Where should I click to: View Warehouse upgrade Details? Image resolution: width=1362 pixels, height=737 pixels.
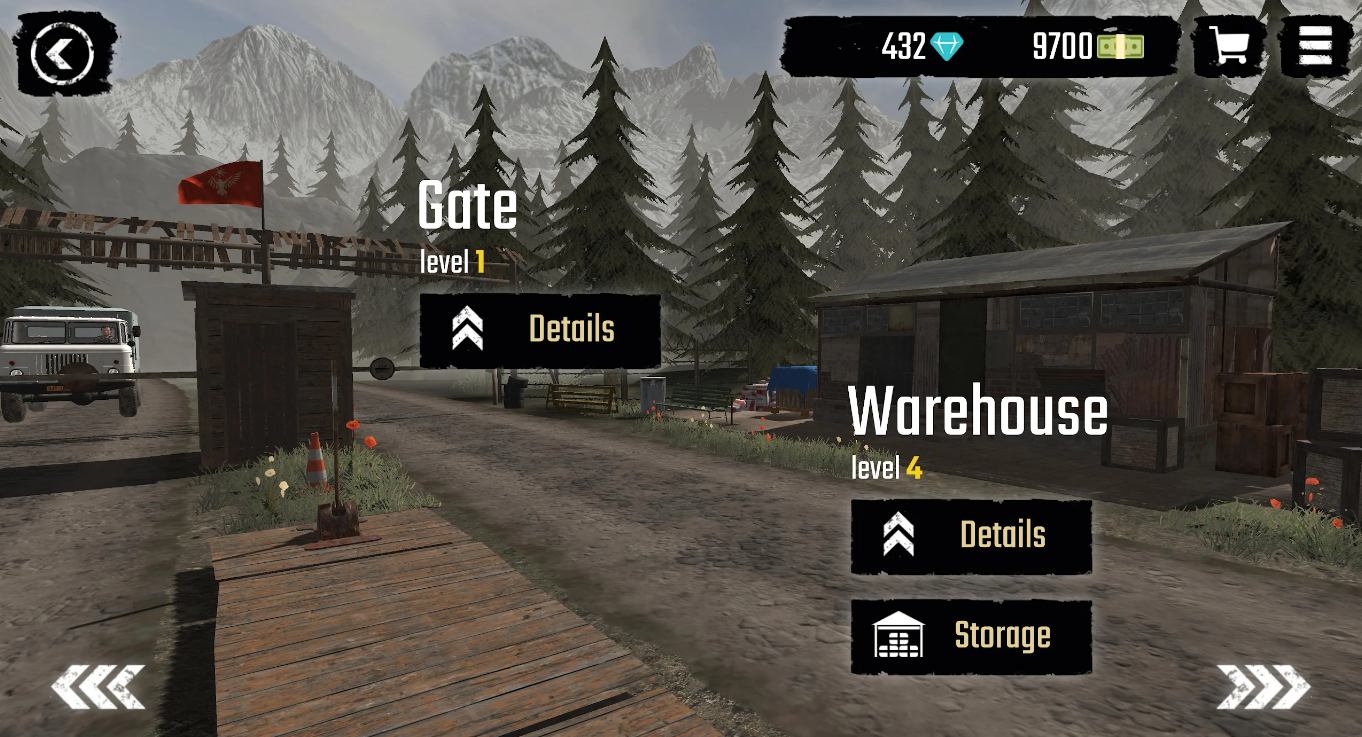click(971, 536)
